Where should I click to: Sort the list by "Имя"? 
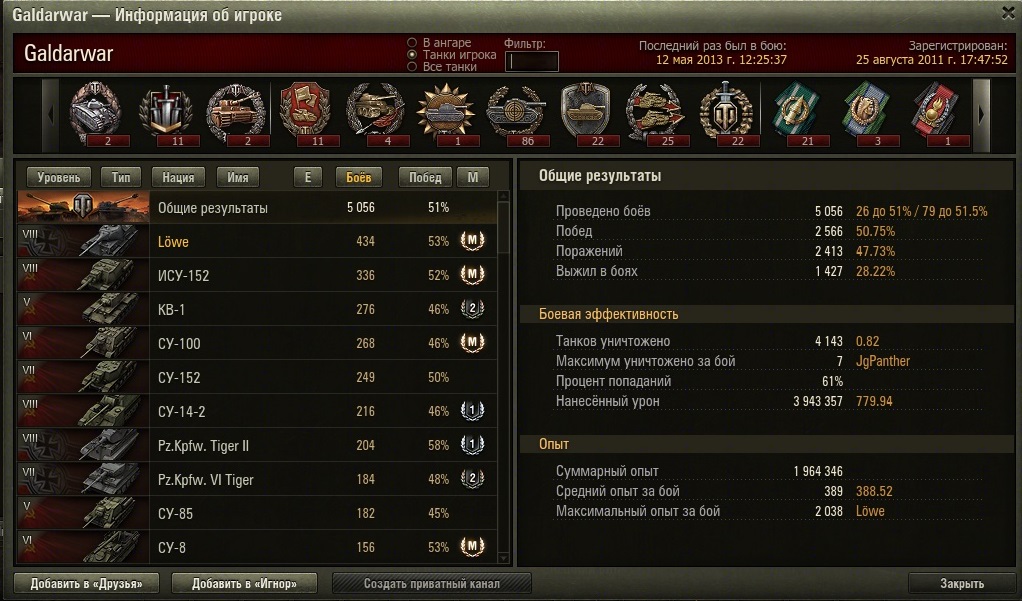(238, 177)
